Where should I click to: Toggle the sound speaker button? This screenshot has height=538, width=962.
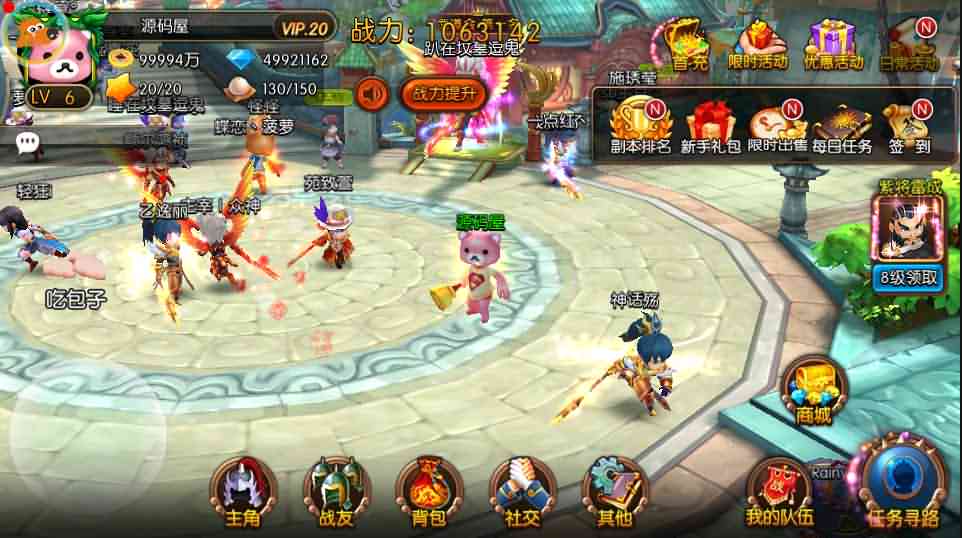coord(372,94)
